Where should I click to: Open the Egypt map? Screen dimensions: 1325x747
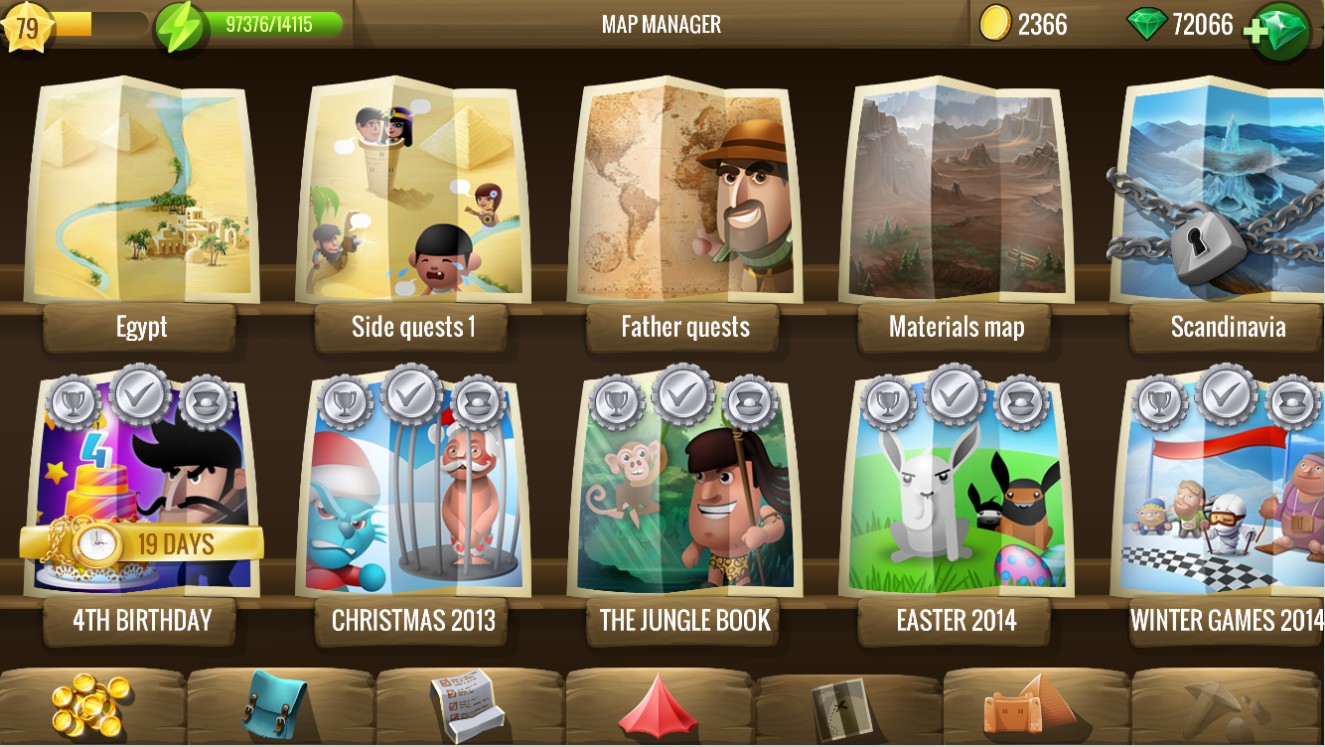click(x=140, y=195)
